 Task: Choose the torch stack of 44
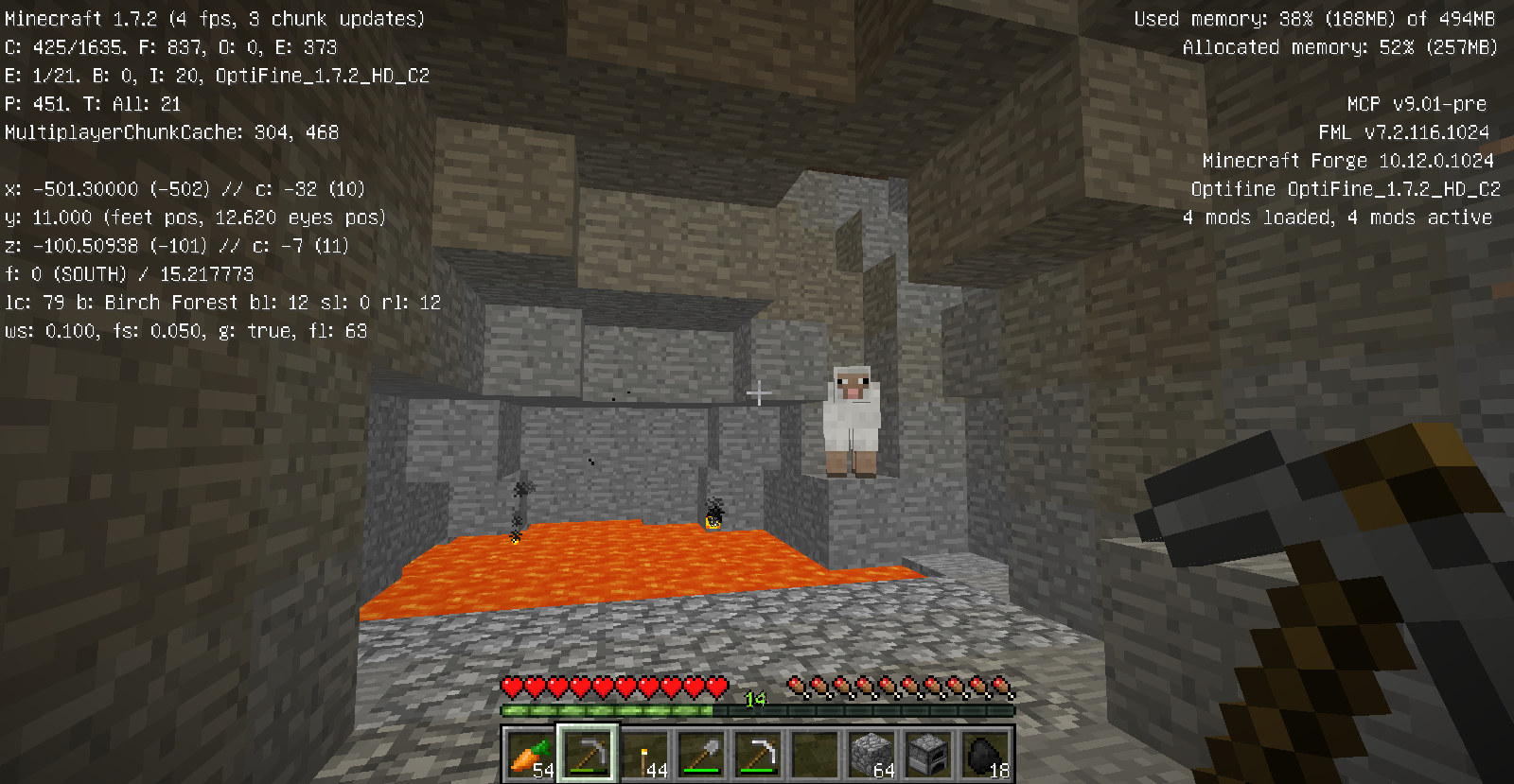coord(644,755)
